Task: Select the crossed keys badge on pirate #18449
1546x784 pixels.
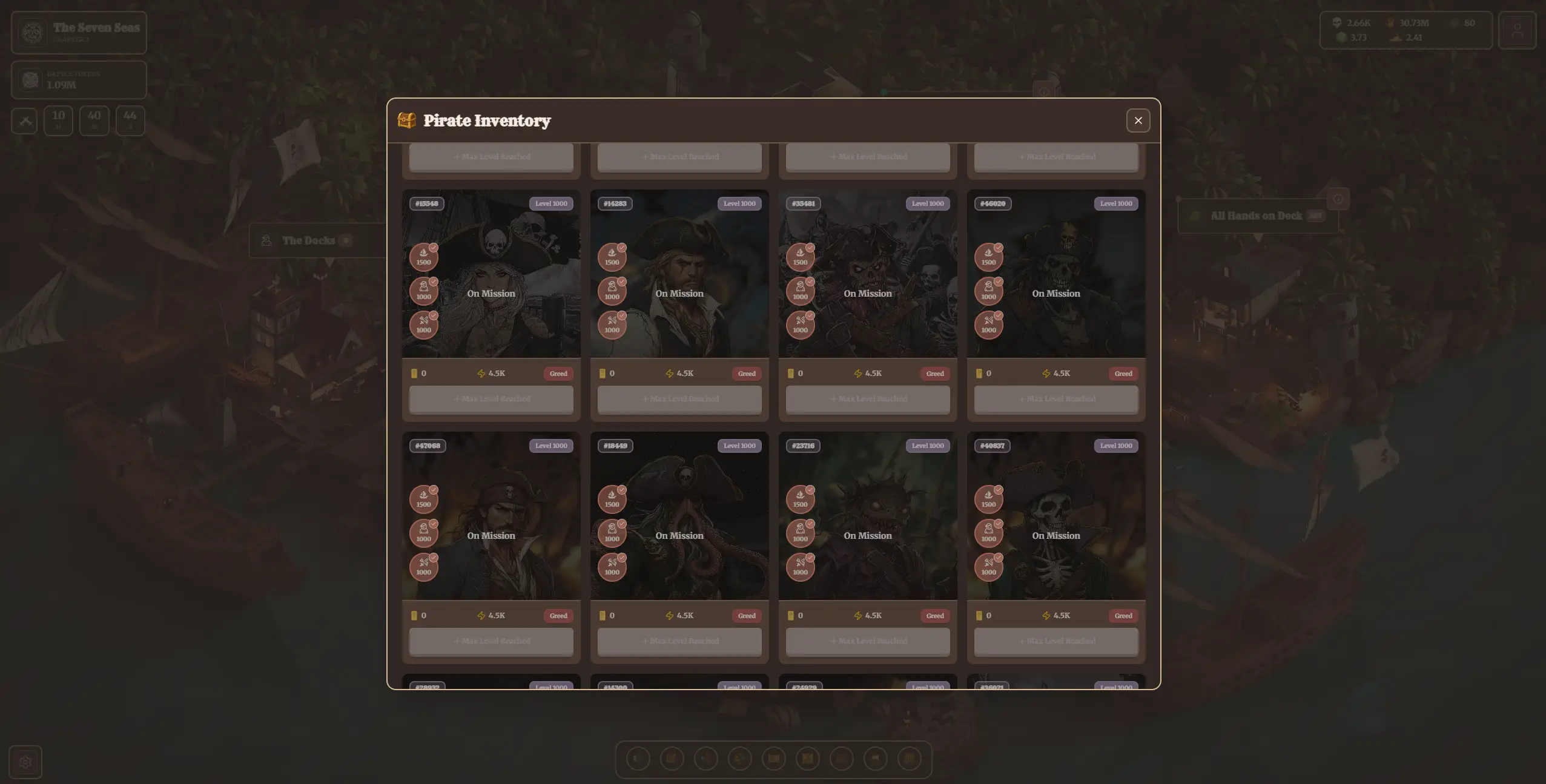Action: [x=612, y=567]
